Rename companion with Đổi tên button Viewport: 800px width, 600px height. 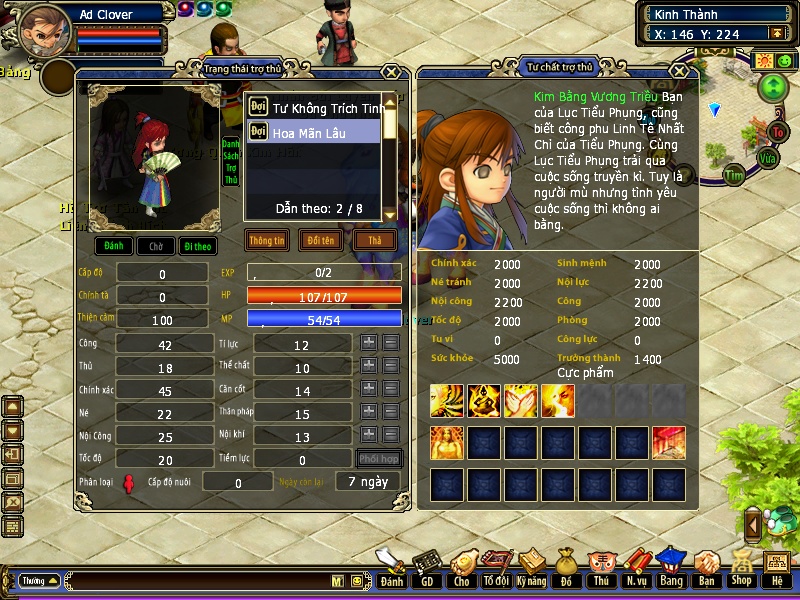click(x=321, y=241)
